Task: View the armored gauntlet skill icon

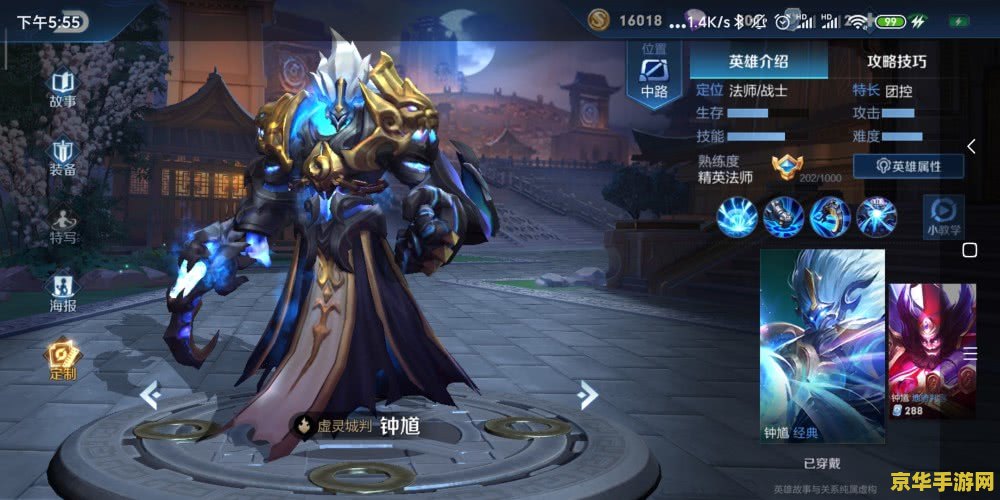Action: (x=783, y=215)
